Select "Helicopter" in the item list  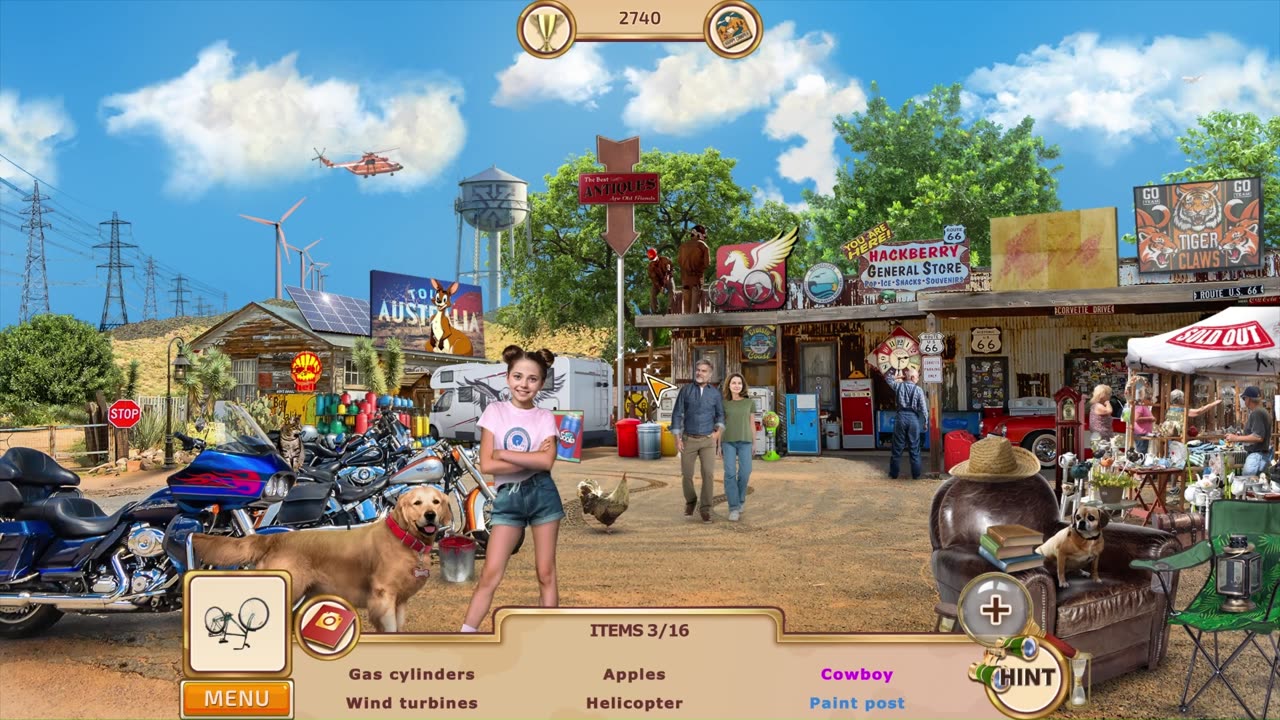[634, 703]
